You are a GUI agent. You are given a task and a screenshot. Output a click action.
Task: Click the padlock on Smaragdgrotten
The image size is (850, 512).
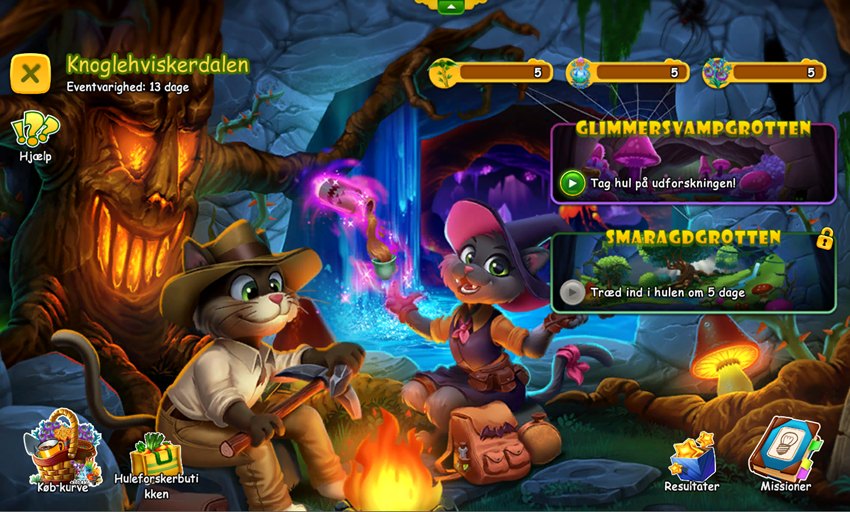coord(824,238)
